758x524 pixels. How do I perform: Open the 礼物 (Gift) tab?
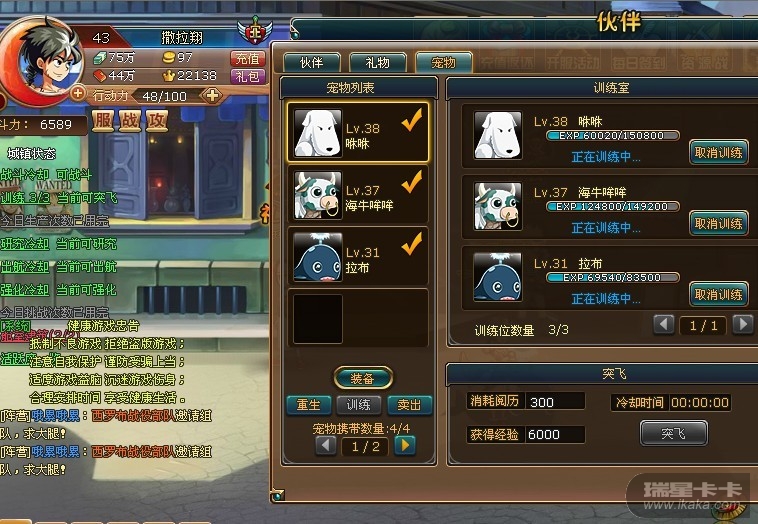(x=378, y=62)
